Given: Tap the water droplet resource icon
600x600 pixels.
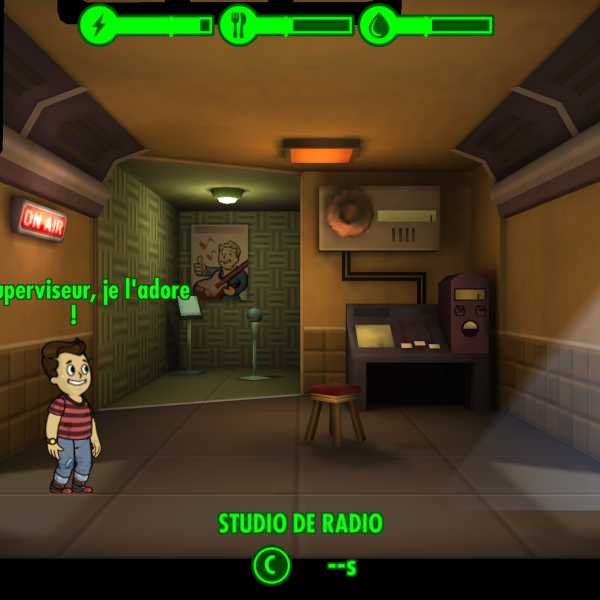Looking at the screenshot, I should 378,25.
